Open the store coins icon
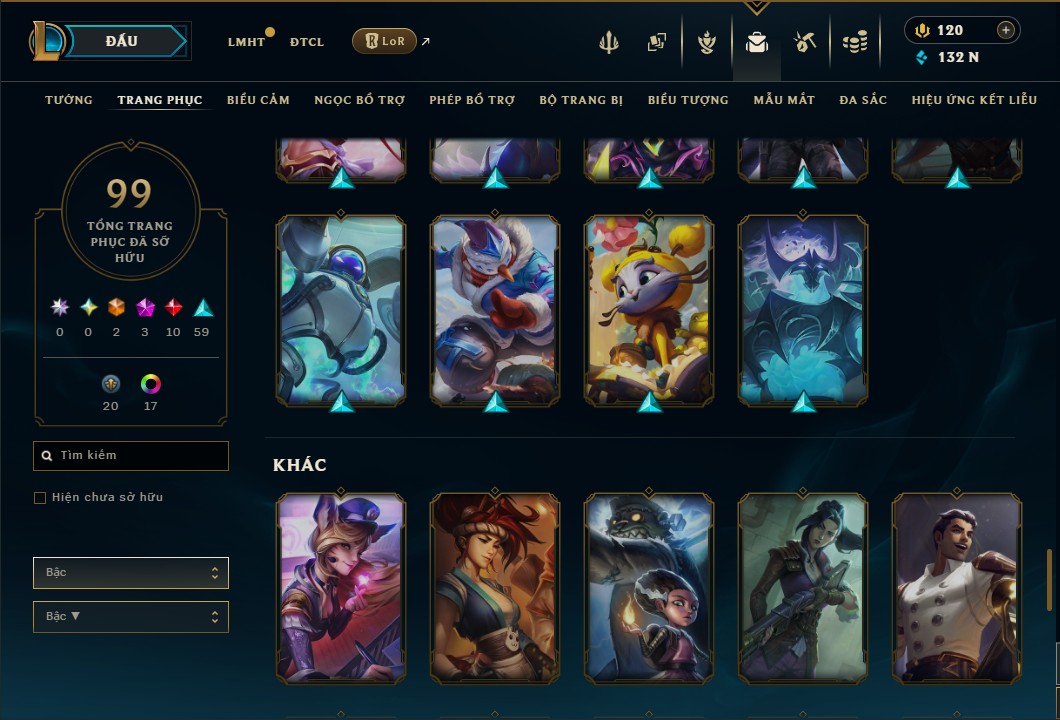The height and width of the screenshot is (720, 1060). tap(854, 42)
